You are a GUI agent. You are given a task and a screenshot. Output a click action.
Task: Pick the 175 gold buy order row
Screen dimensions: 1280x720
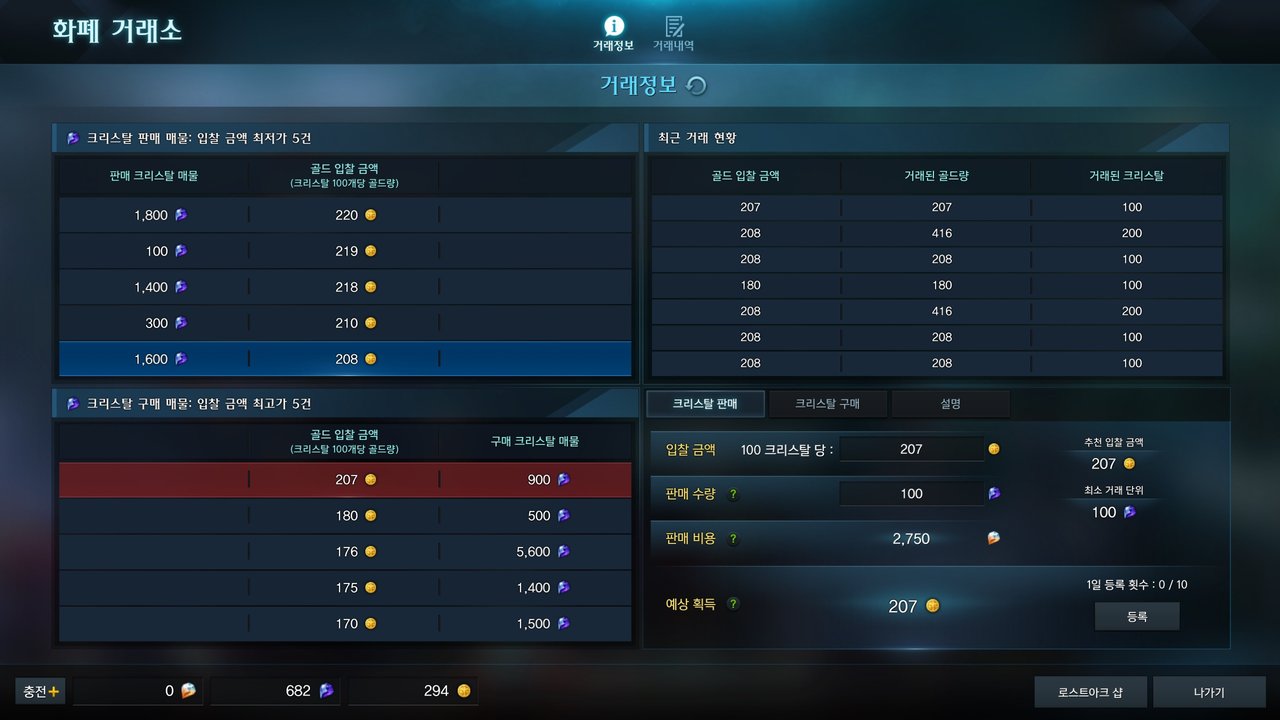[x=345, y=588]
